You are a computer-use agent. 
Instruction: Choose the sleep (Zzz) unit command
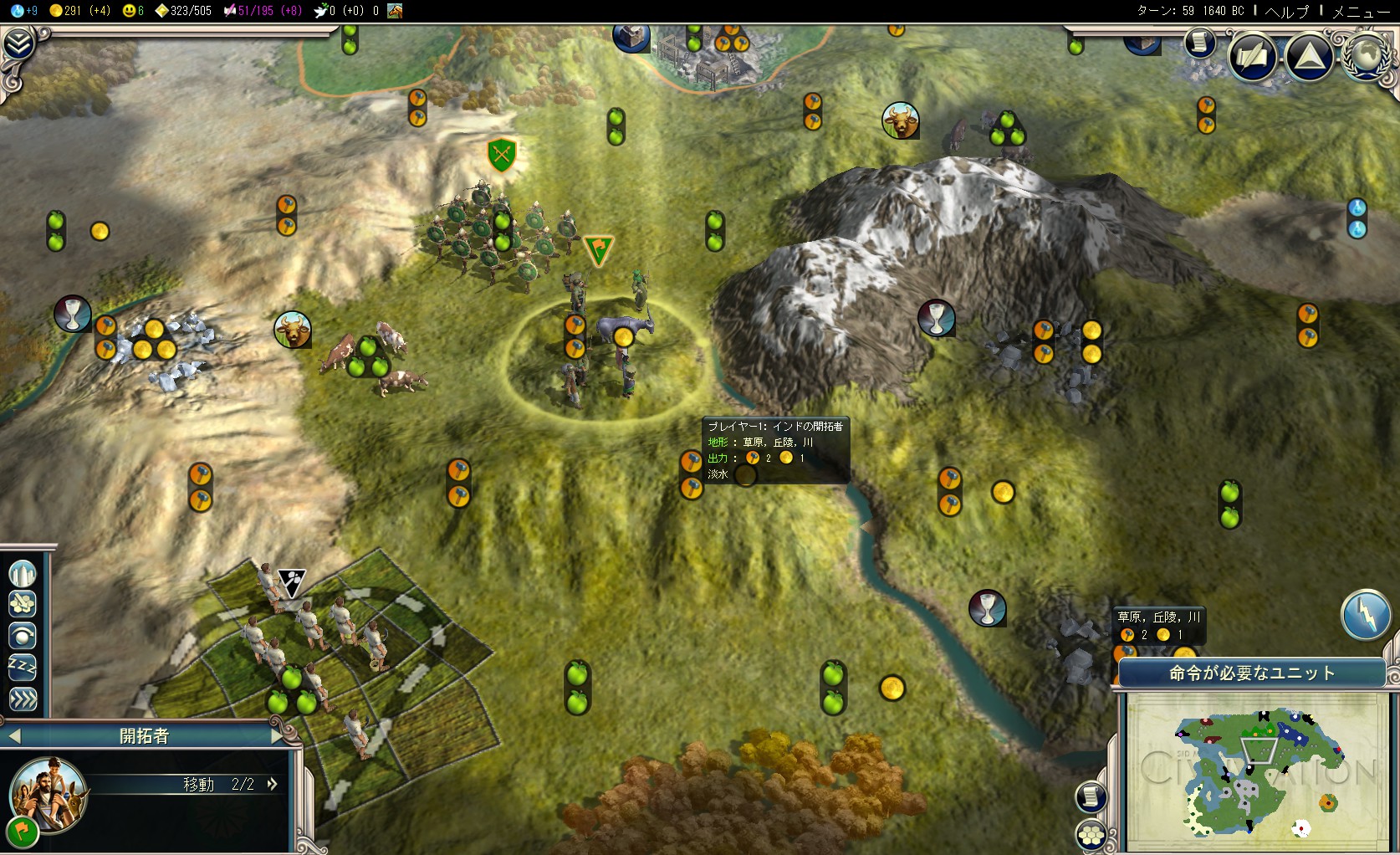pyautogui.click(x=23, y=667)
